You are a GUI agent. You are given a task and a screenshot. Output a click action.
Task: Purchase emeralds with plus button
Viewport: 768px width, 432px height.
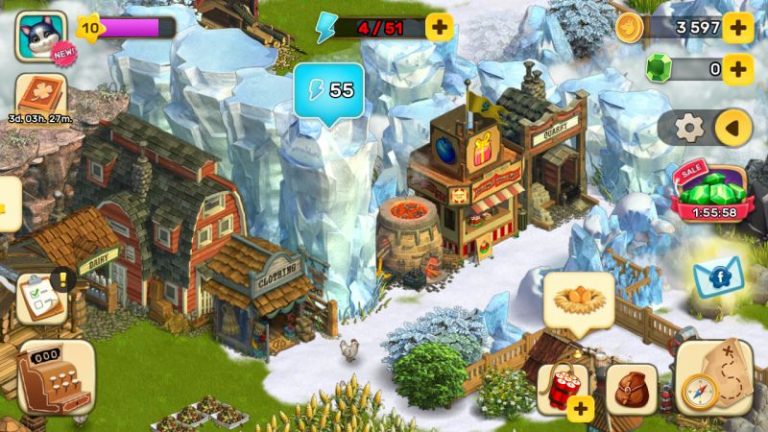(738, 69)
